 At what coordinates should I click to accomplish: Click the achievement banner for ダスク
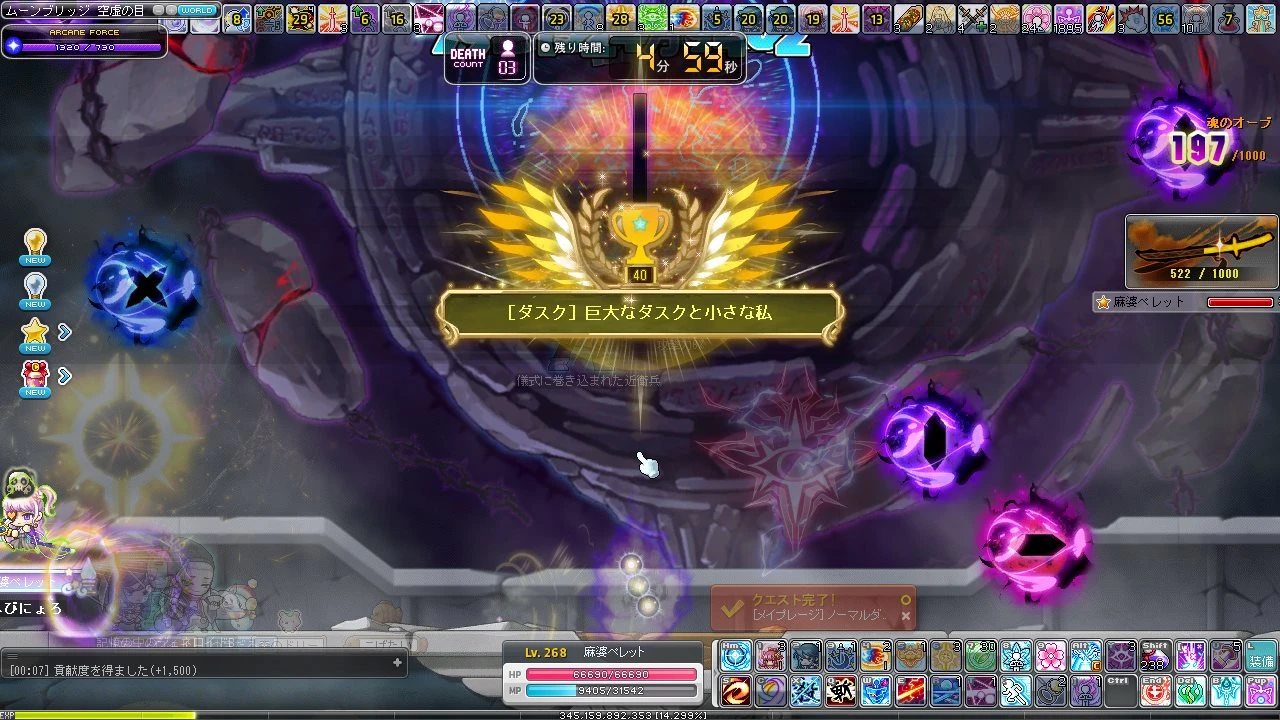tap(640, 313)
